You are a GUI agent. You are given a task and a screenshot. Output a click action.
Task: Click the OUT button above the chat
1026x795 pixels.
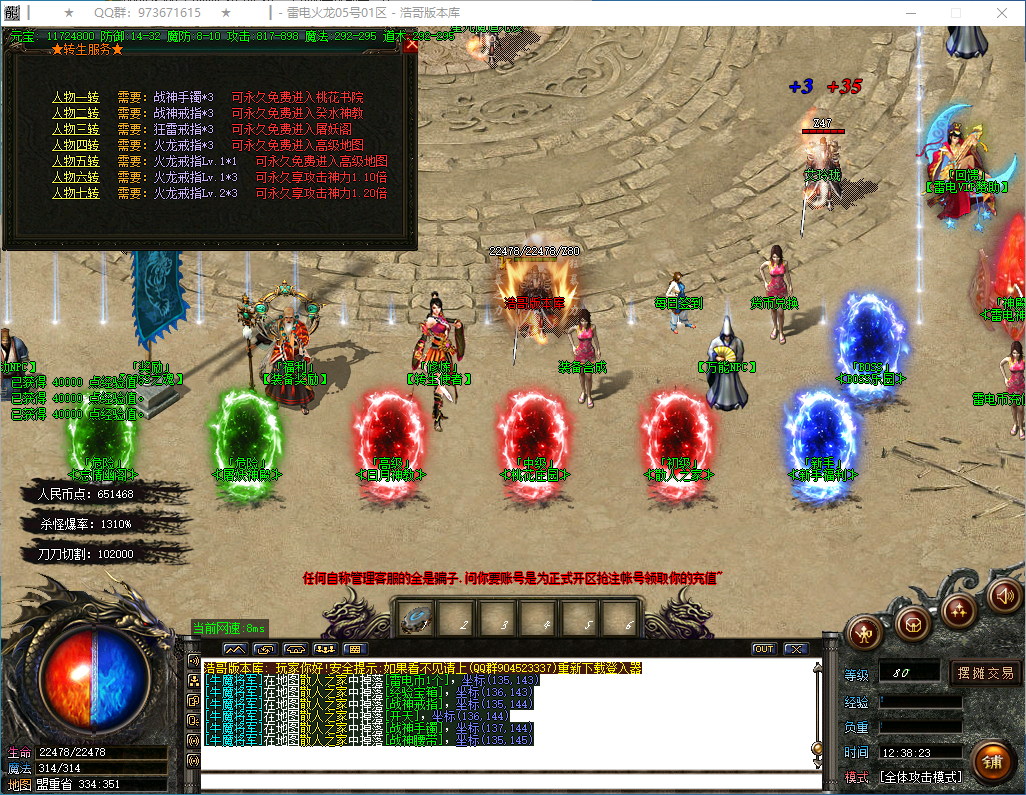[764, 649]
